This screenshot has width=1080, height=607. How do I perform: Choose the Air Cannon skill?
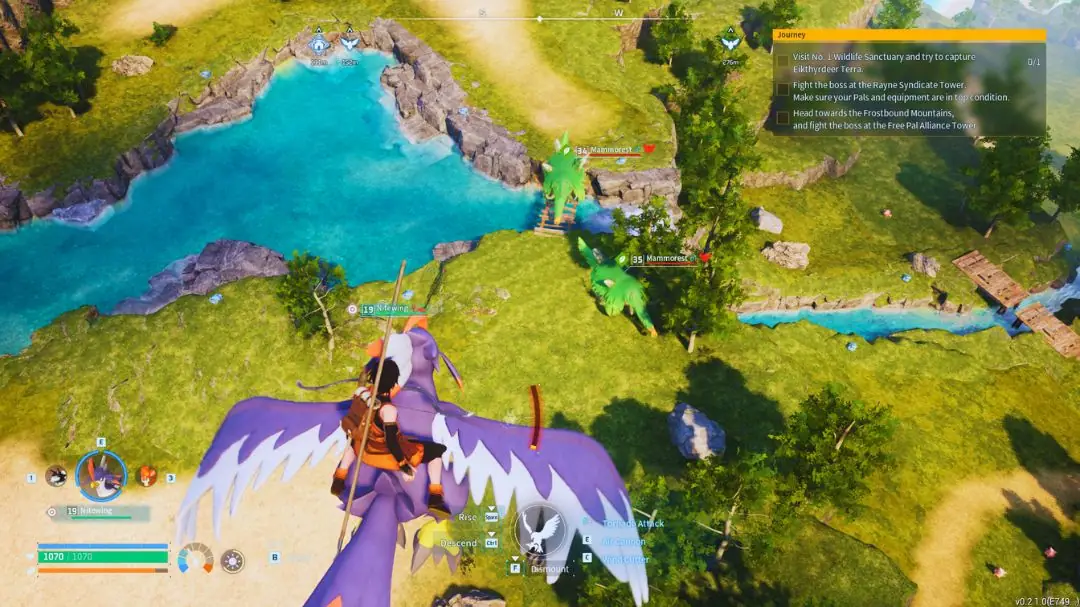[x=624, y=541]
